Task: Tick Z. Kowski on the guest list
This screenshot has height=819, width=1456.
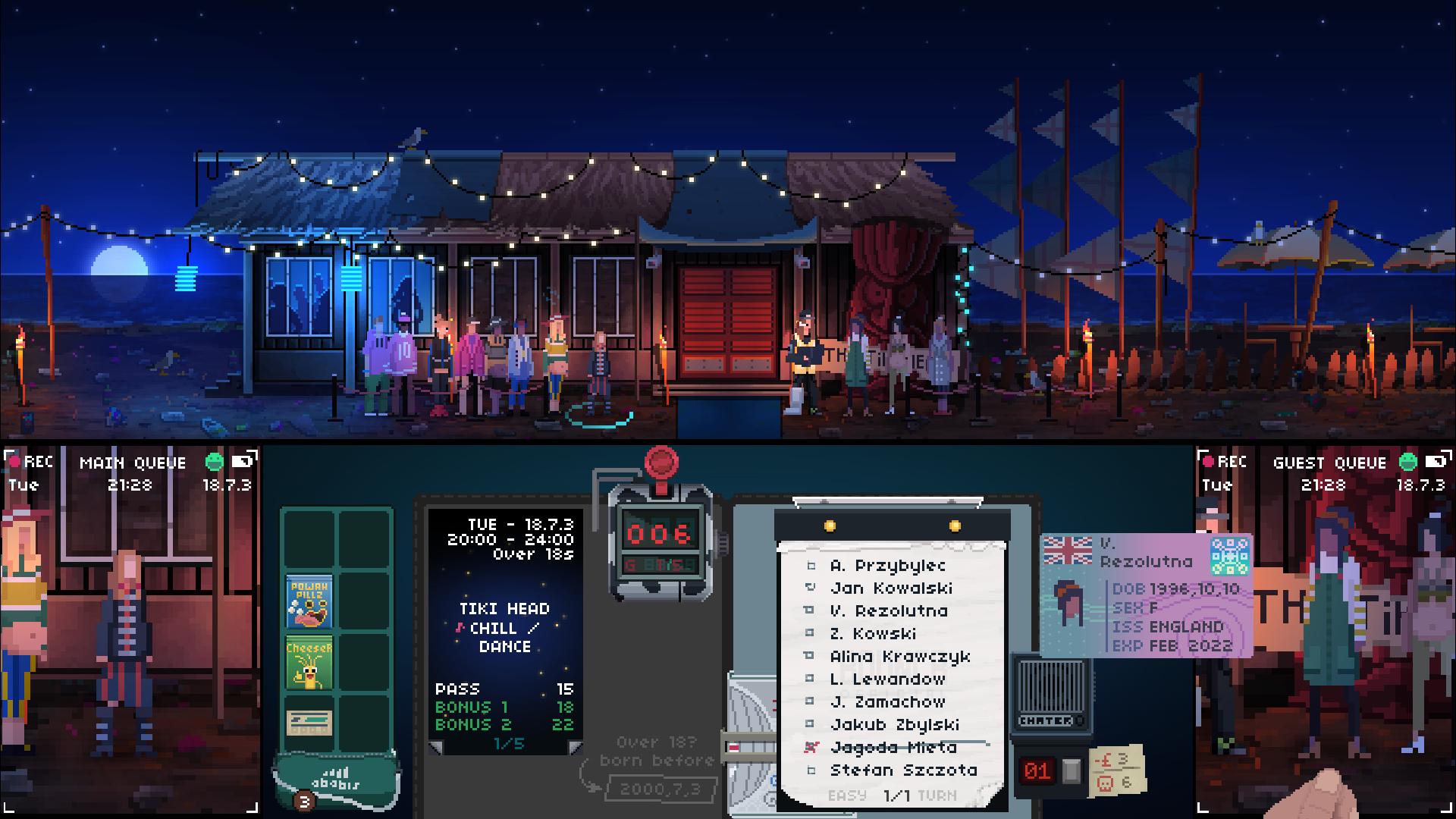Action: click(811, 633)
